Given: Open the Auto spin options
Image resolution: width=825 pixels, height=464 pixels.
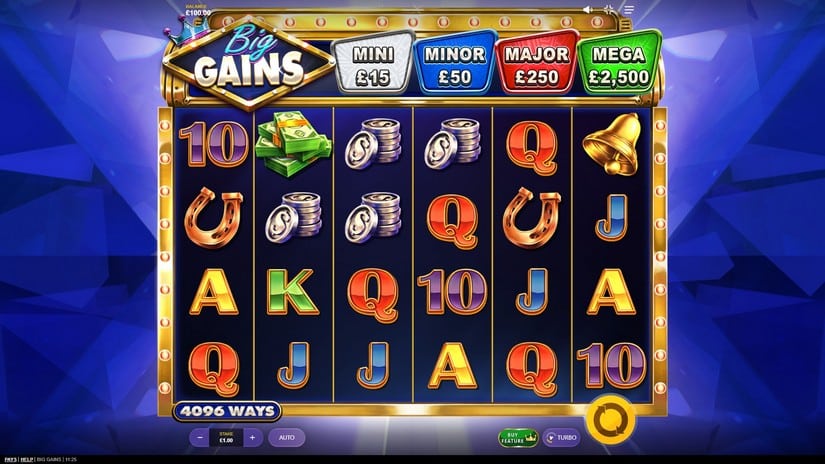Looking at the screenshot, I should pos(286,437).
